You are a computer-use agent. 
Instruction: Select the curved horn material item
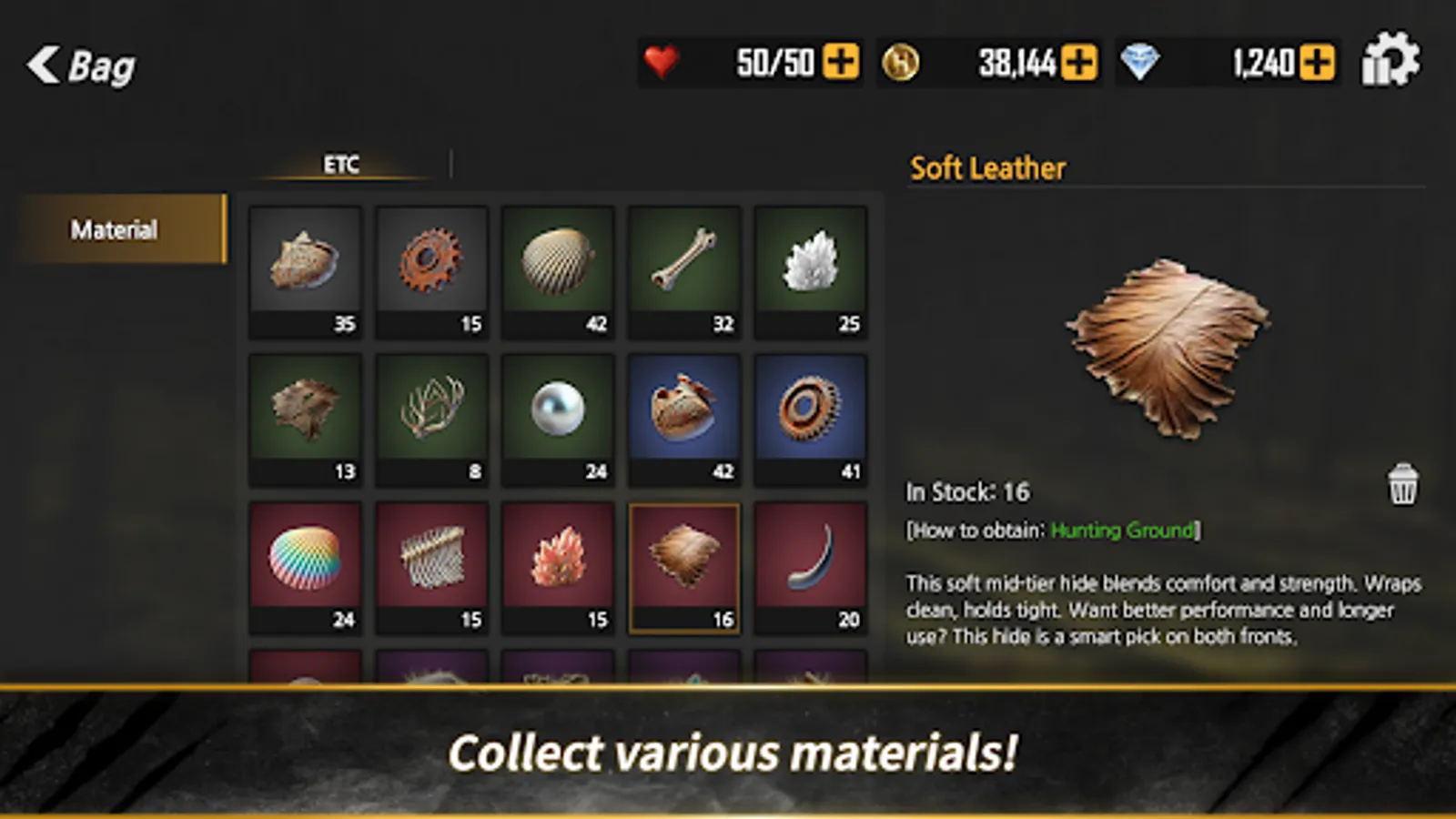pyautogui.click(x=810, y=562)
